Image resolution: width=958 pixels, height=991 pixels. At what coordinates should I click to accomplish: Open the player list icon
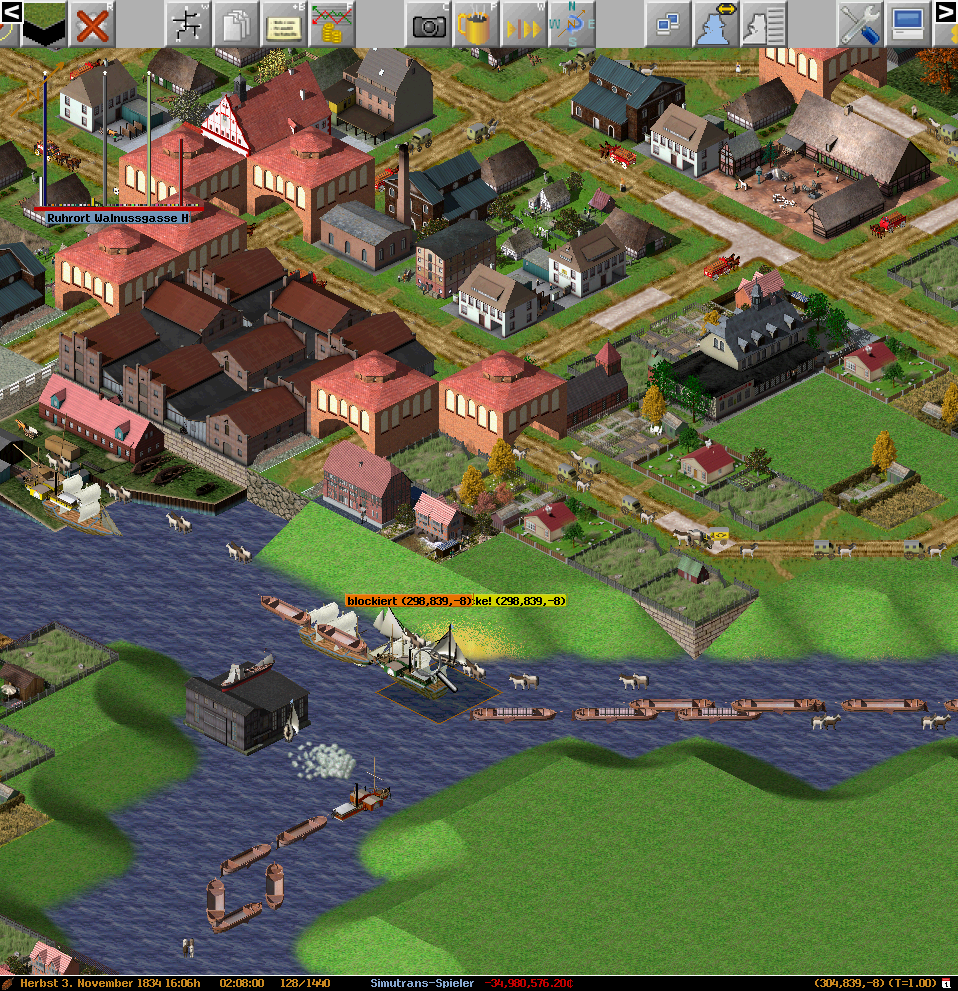point(763,22)
